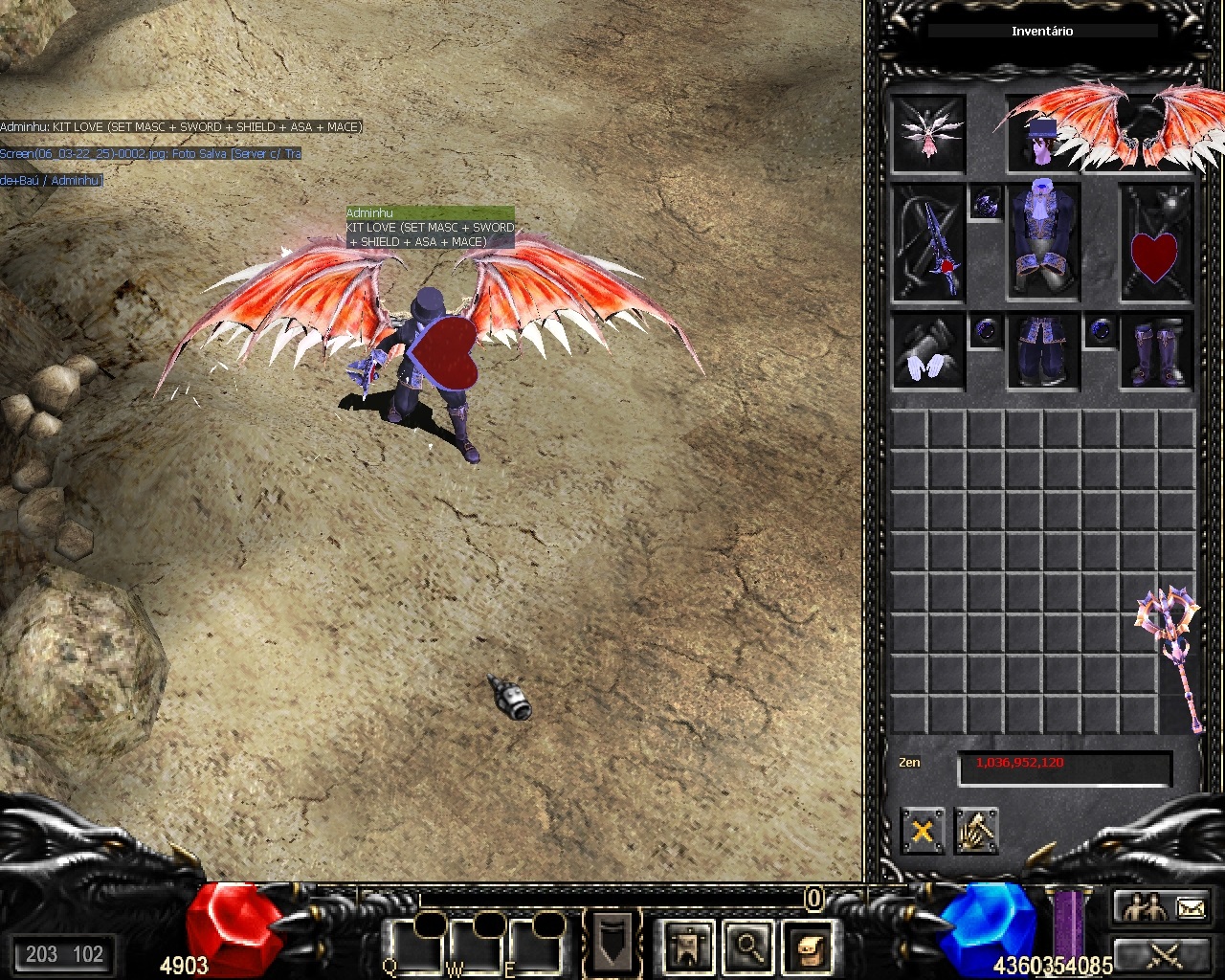Select the equipped heart shield slot
Screen dimensions: 1225x980
coord(1156,243)
